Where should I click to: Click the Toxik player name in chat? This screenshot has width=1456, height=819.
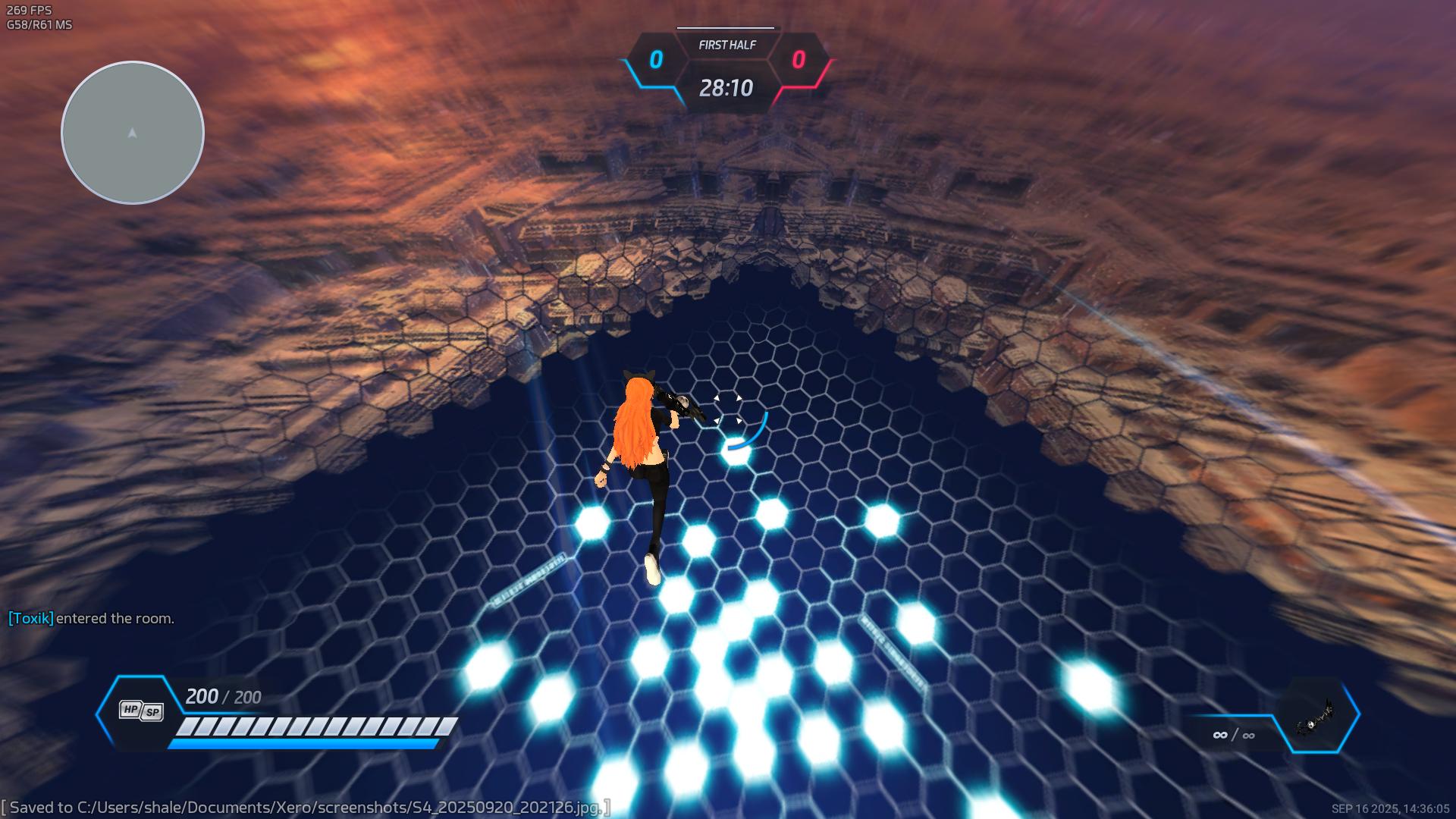30,618
